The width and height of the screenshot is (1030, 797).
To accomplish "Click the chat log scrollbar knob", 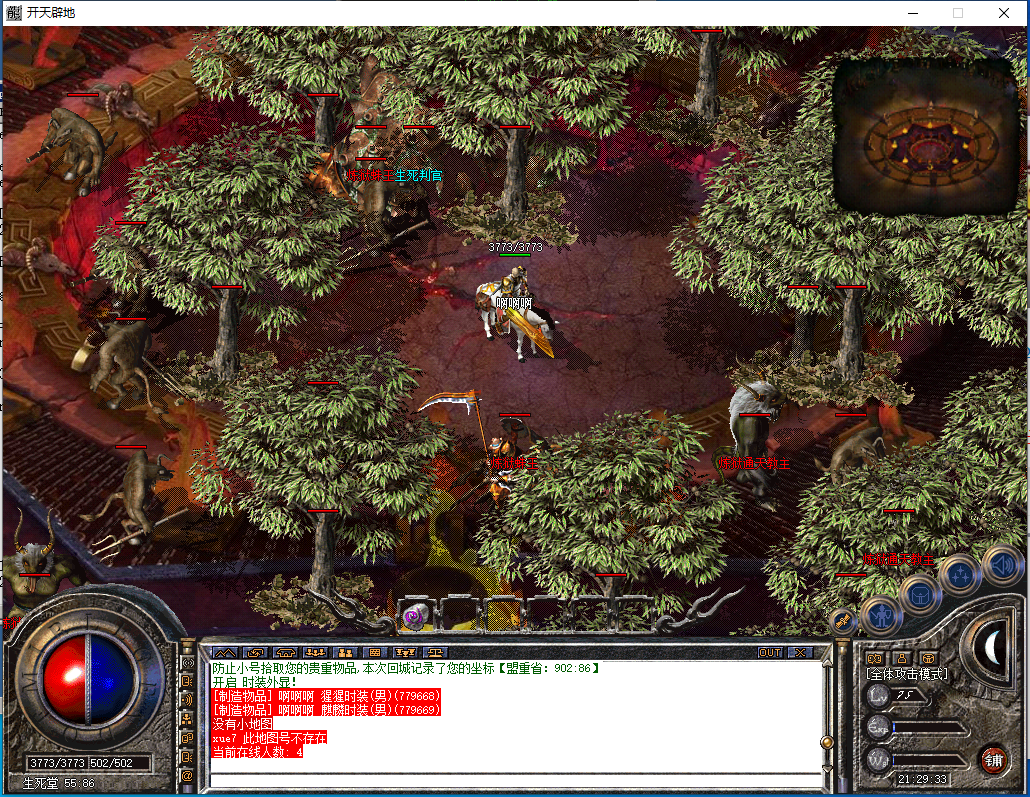I will point(826,742).
